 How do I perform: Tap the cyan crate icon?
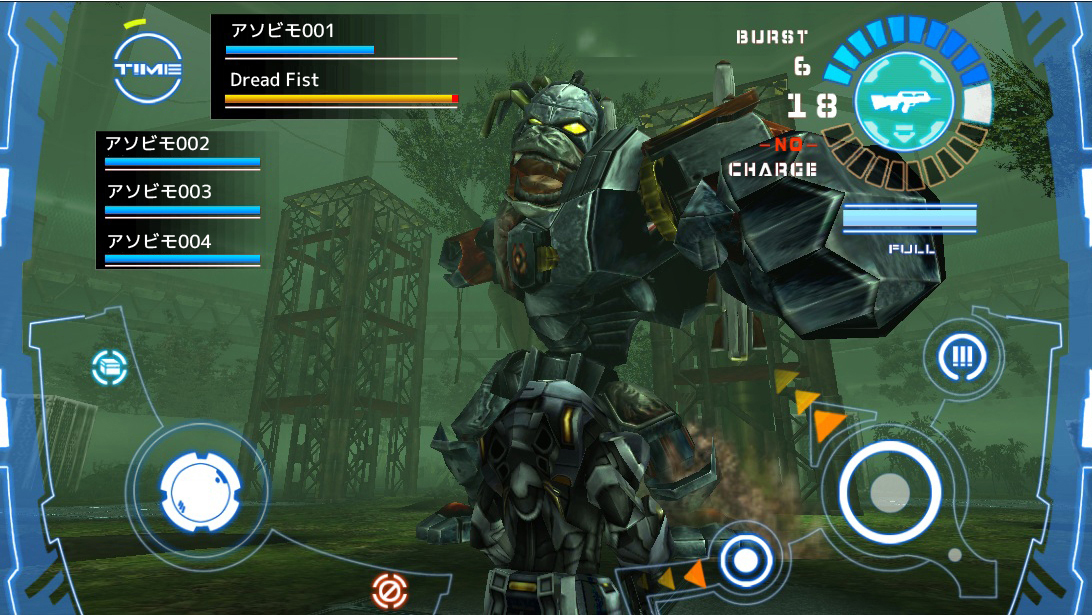[x=109, y=368]
